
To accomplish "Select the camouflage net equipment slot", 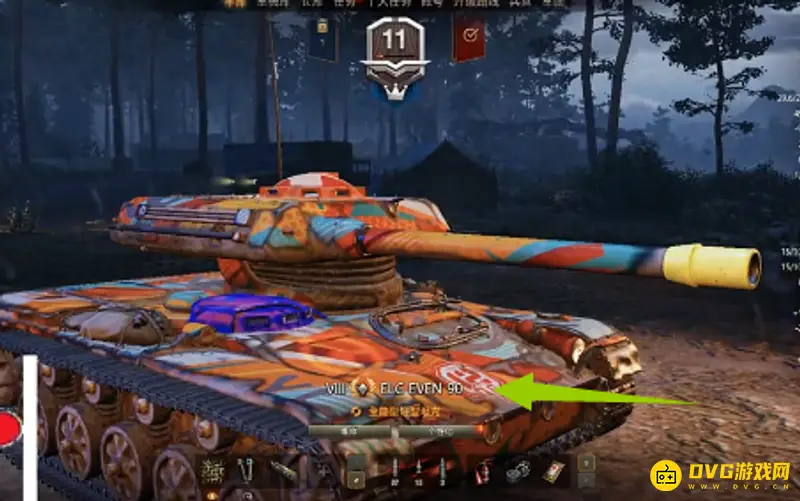I will [x=212, y=470].
